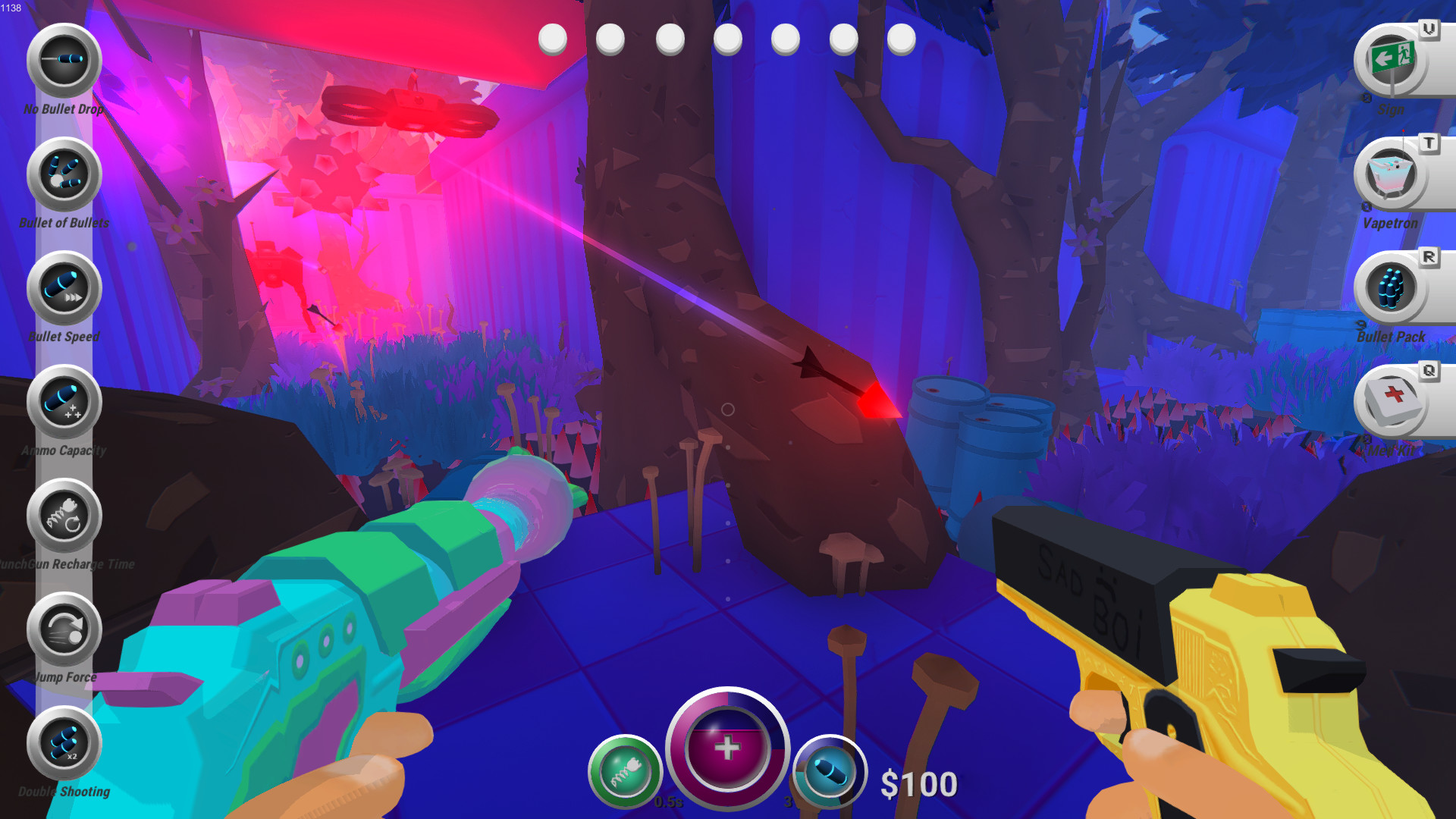Activate the Bullet Speed upgrade icon
Viewport: 1456px width, 819px height.
[64, 288]
